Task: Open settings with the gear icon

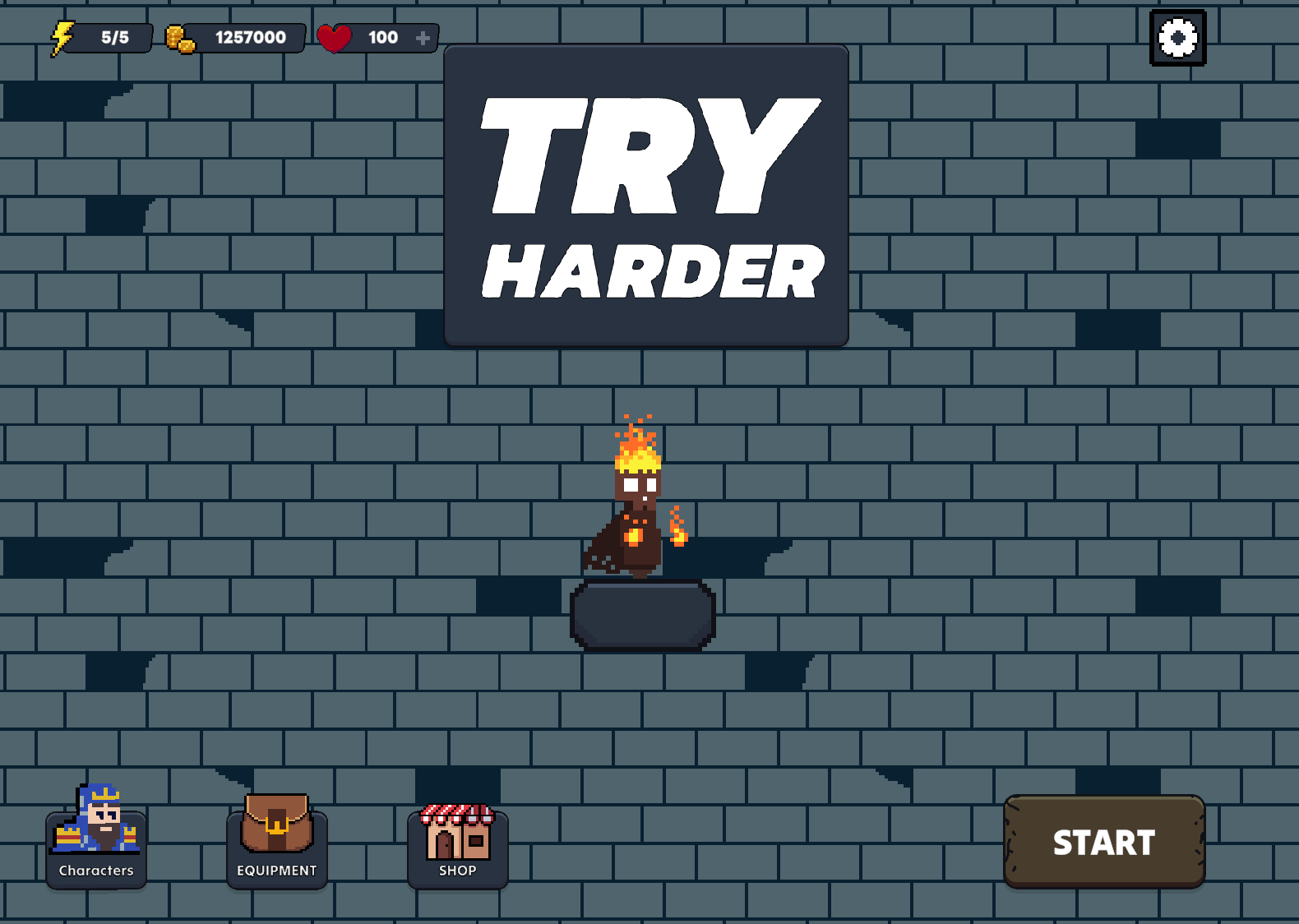Action: pyautogui.click(x=1177, y=38)
